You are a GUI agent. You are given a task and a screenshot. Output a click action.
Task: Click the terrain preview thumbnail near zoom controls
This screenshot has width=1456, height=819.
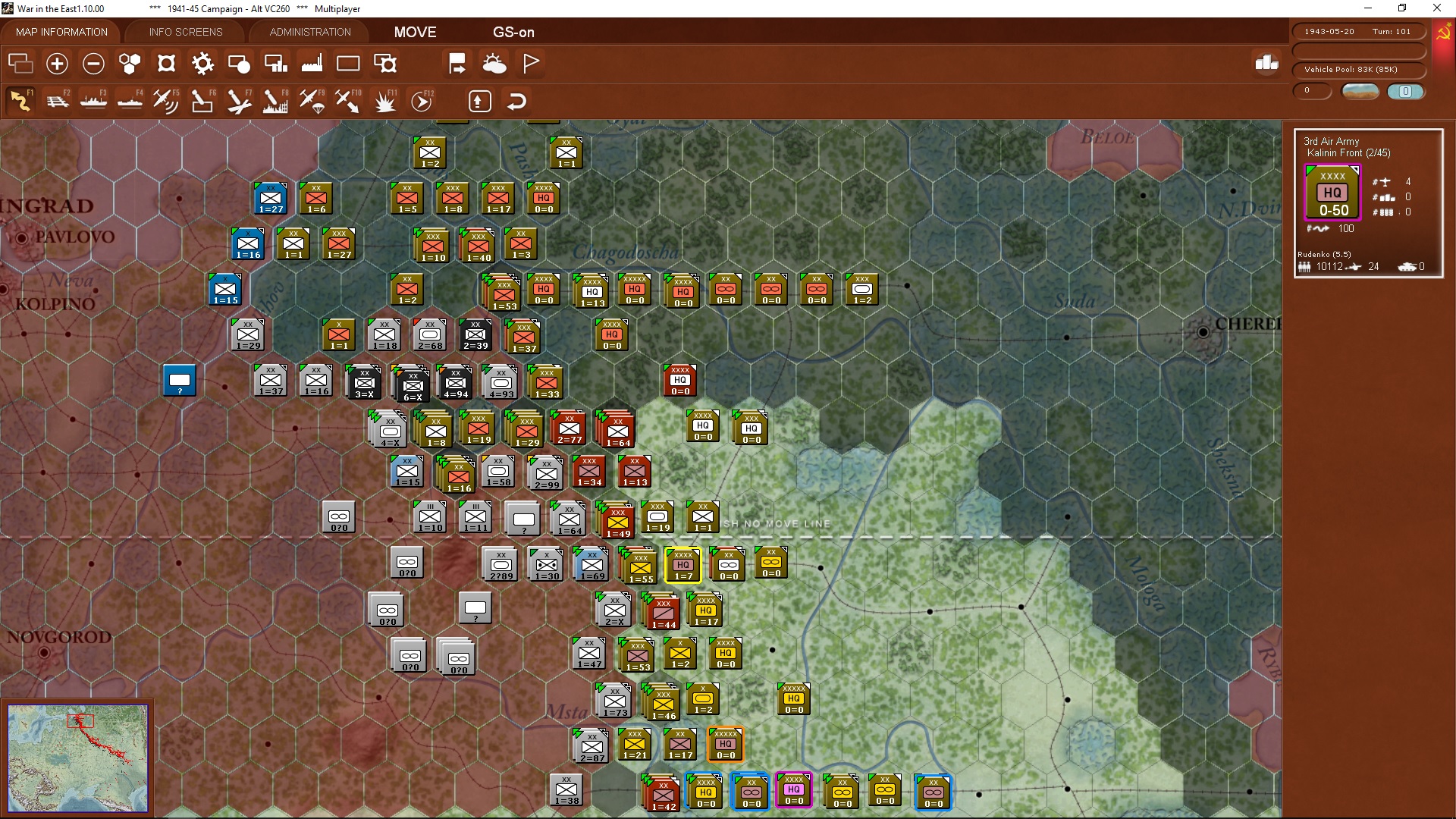pos(1360,91)
